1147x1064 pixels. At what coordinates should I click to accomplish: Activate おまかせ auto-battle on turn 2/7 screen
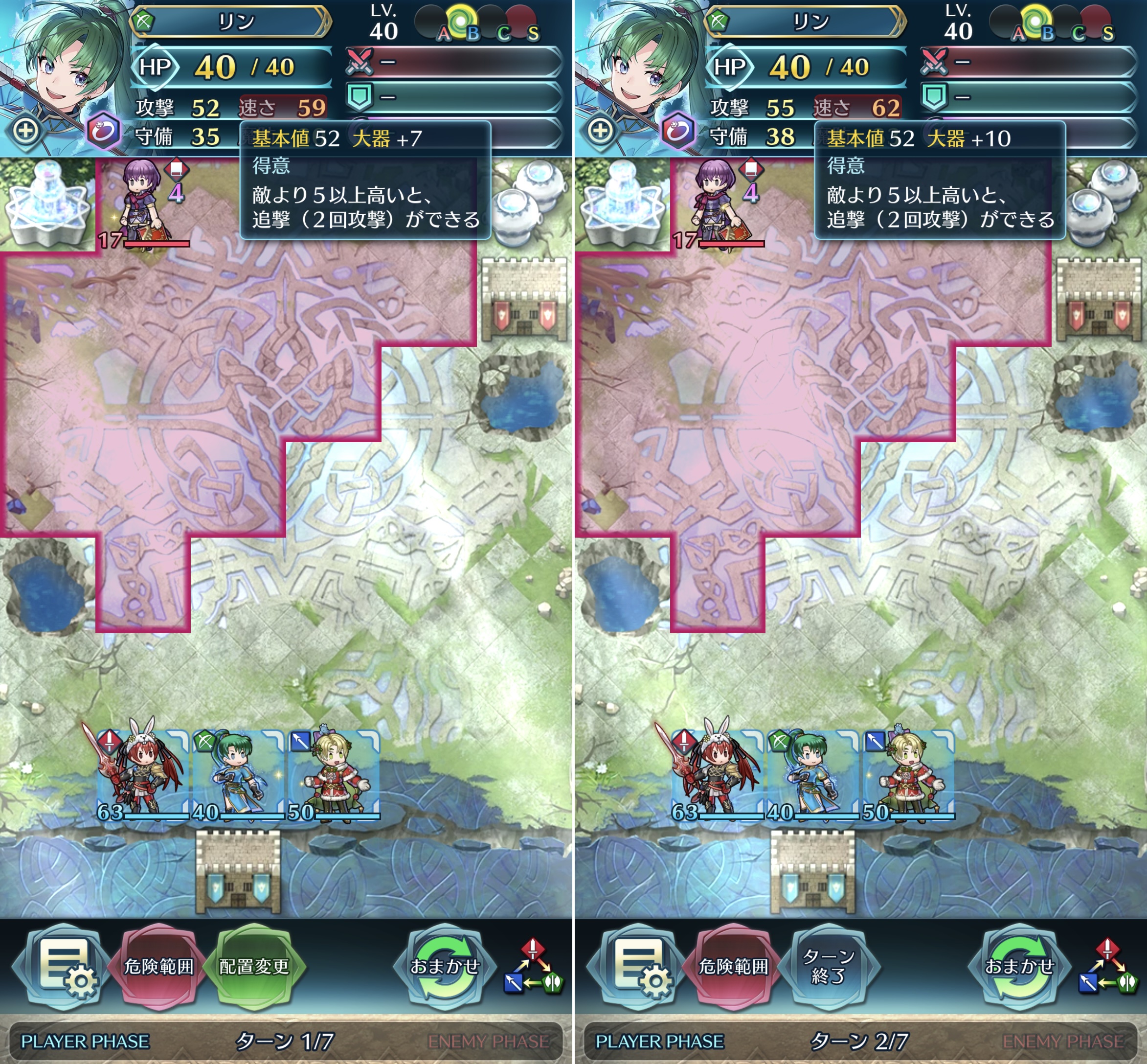tap(1019, 967)
